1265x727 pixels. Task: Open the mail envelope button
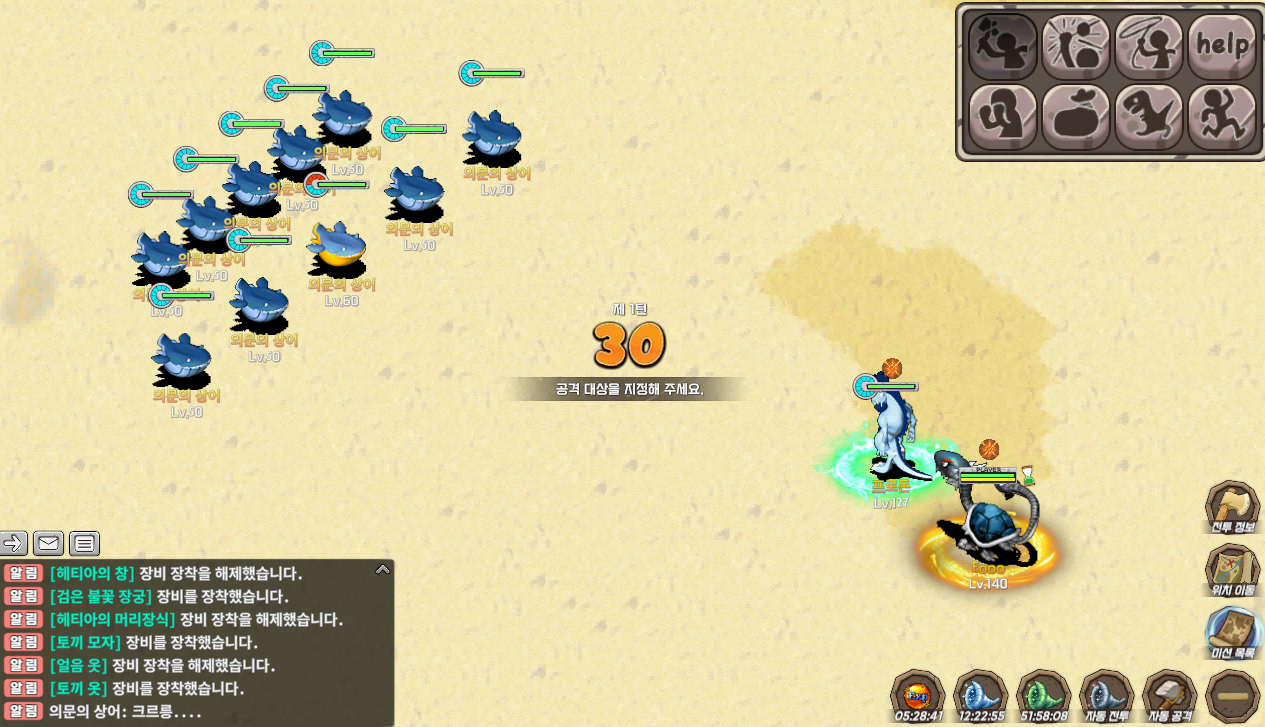[48, 543]
